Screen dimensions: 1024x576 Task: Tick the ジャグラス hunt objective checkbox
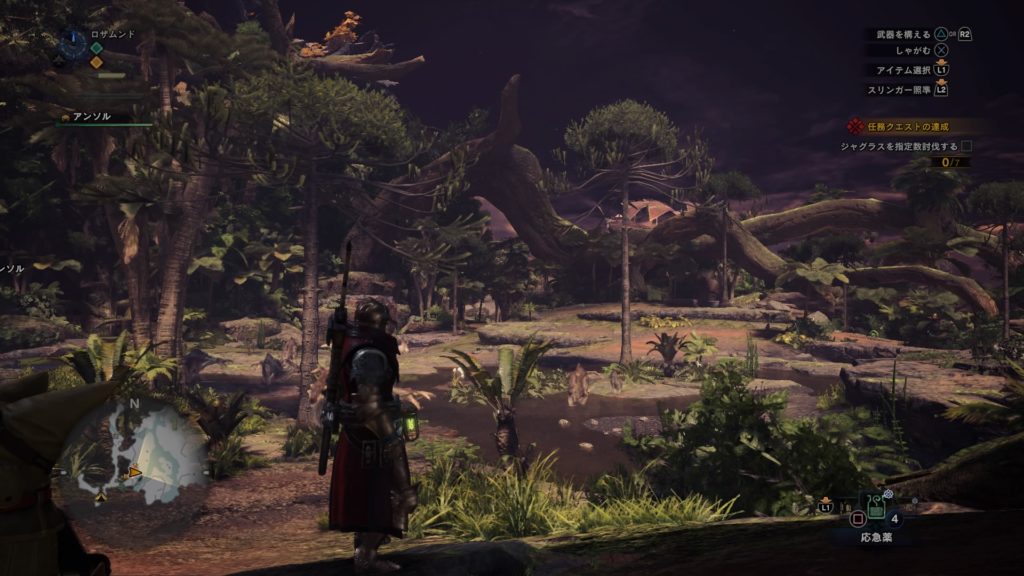(966, 146)
